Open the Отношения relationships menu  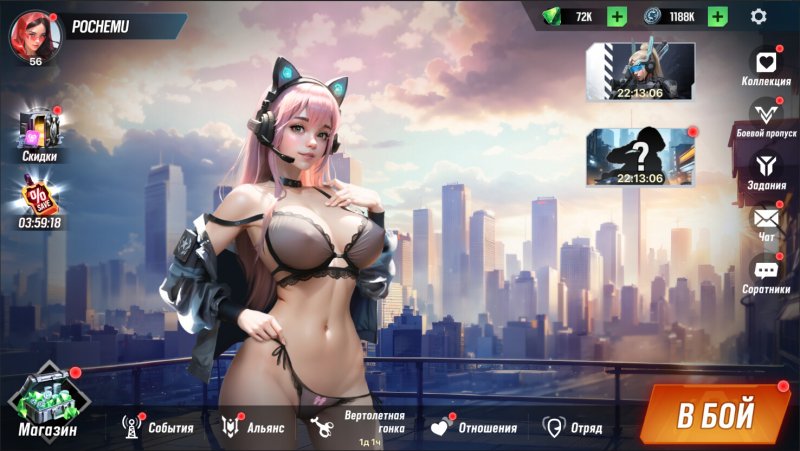tap(474, 428)
